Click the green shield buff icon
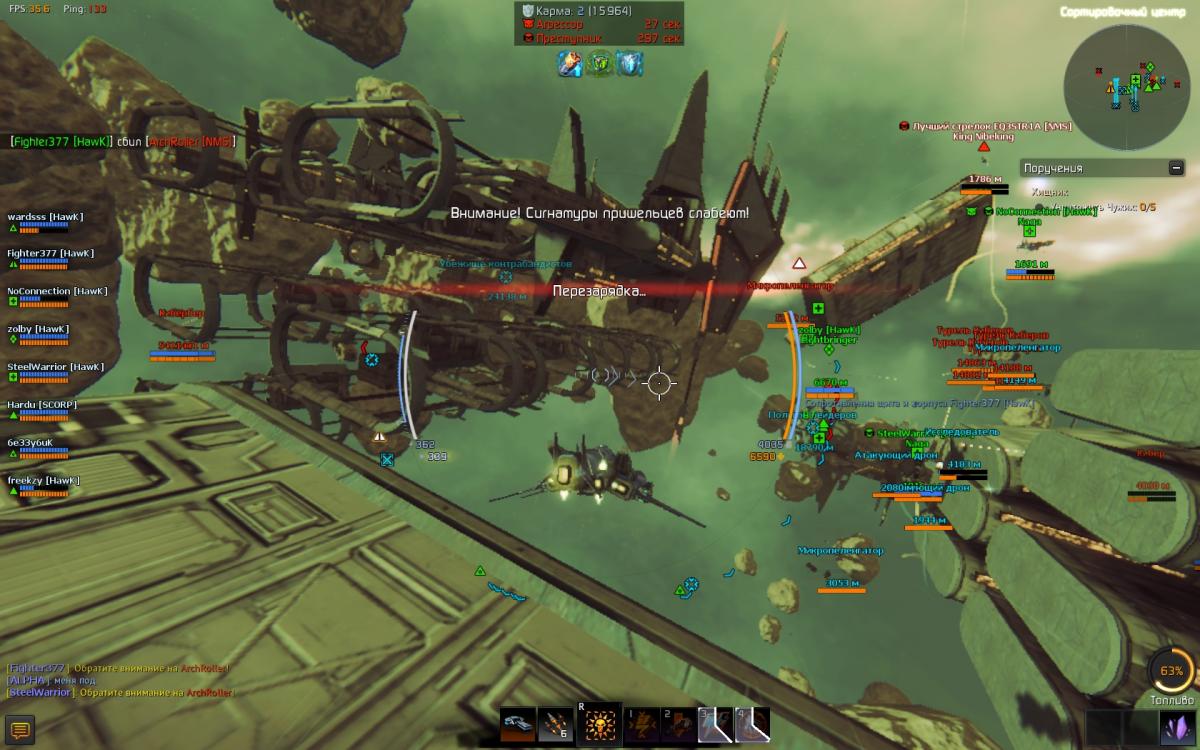Image resolution: width=1200 pixels, height=750 pixels. pos(601,64)
